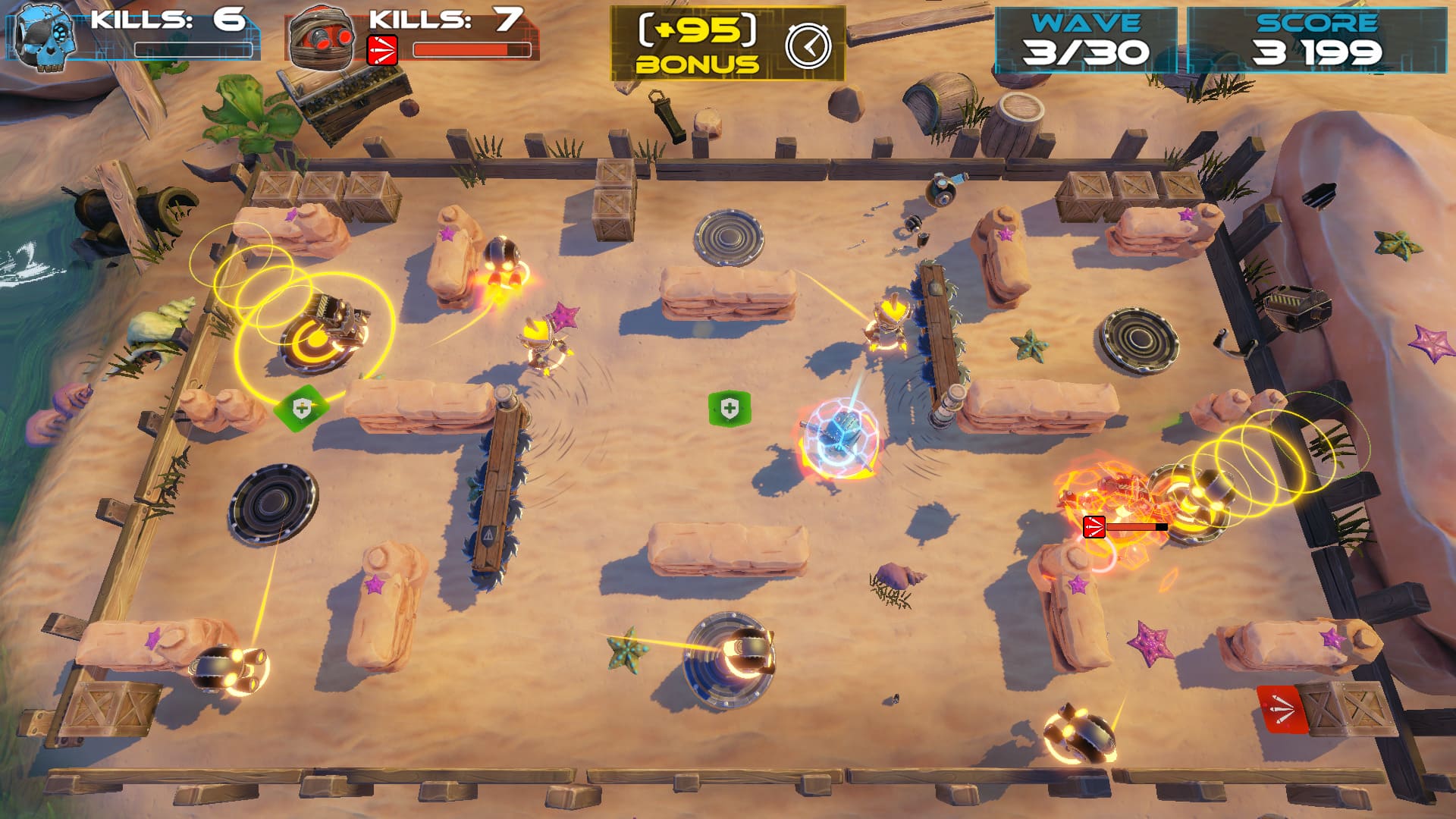Click the red missile weapon icon beside the mummy portrait
The width and height of the screenshot is (1456, 819).
pos(382,50)
